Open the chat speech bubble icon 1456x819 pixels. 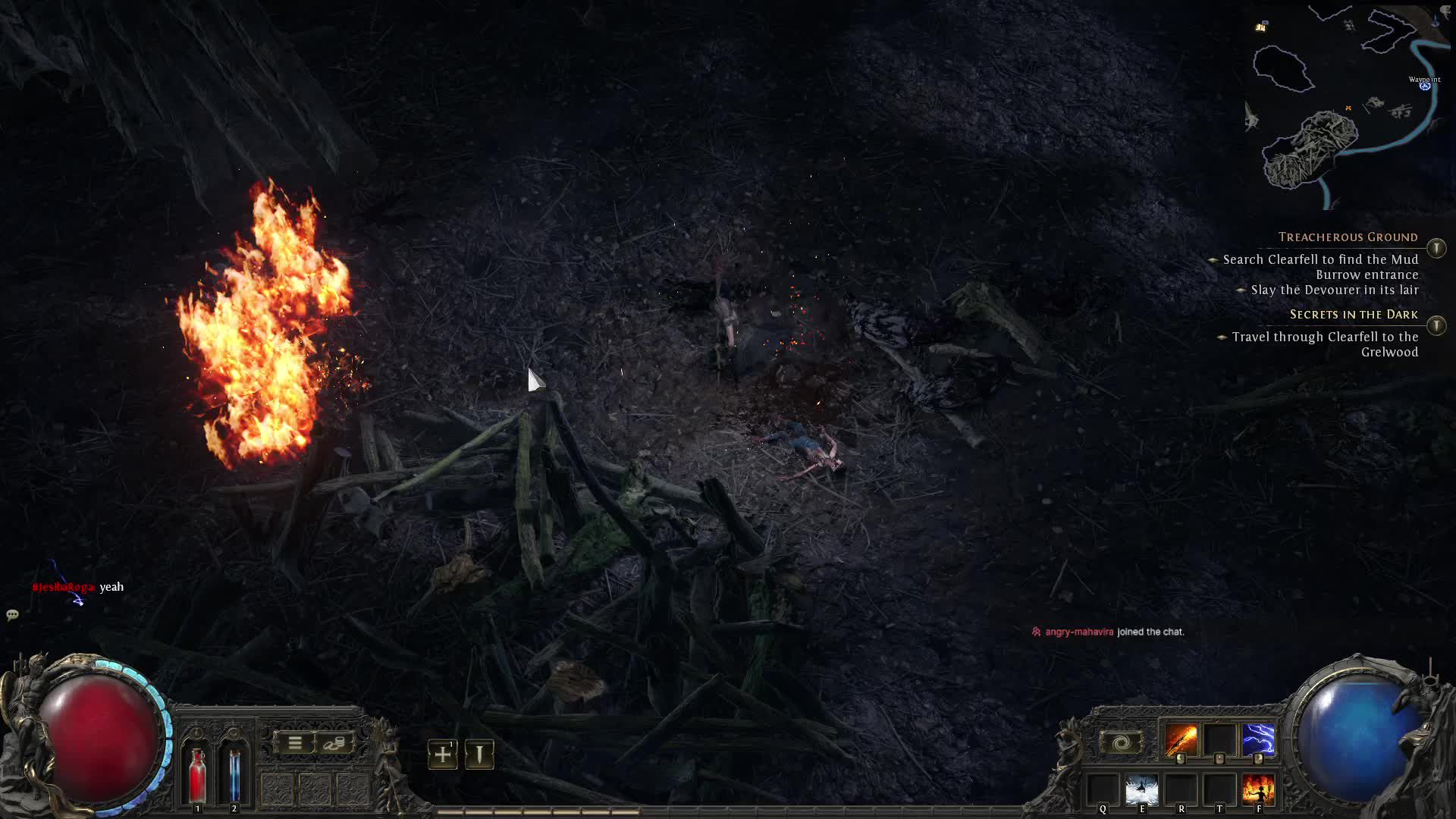click(12, 615)
